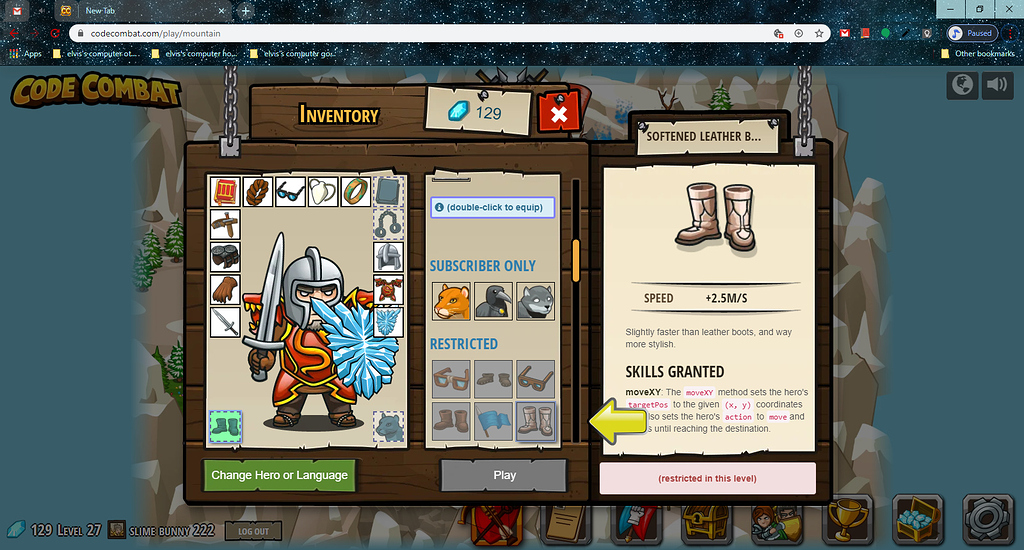Choose the gray wolf pet
Image resolution: width=1024 pixels, height=550 pixels.
[x=535, y=301]
